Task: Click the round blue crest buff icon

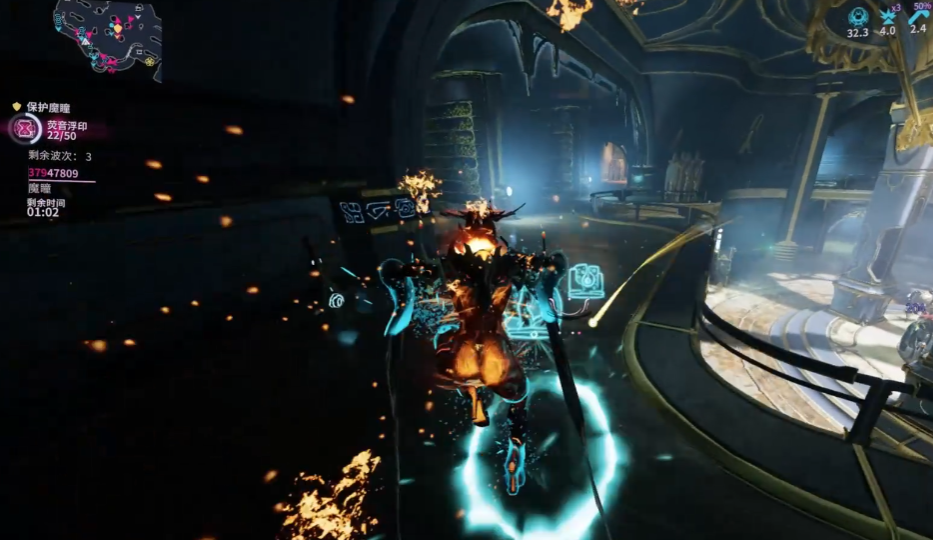Action: (857, 16)
